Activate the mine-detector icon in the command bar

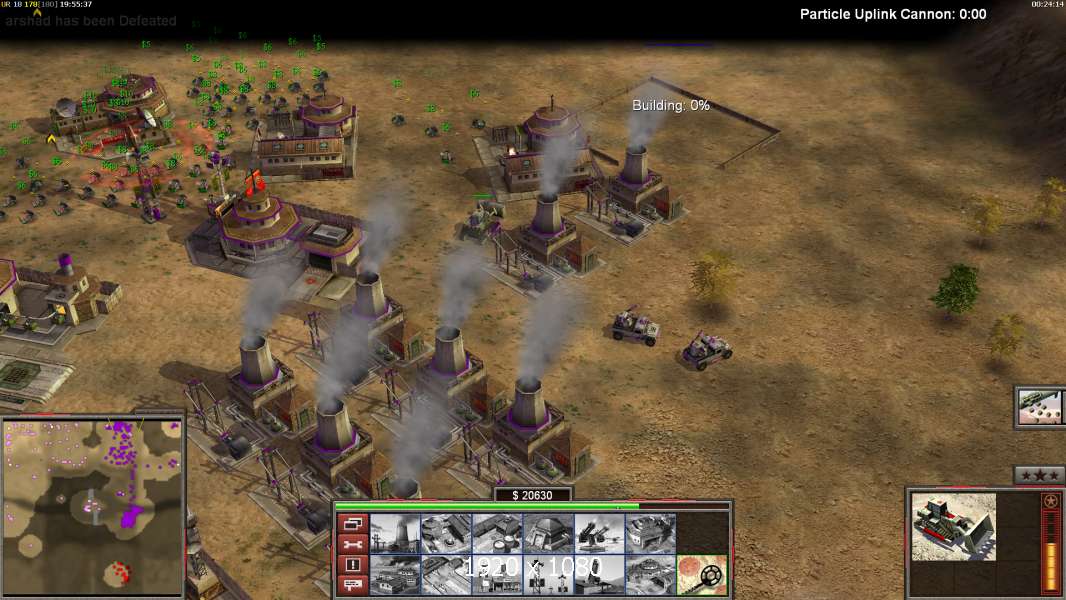click(x=703, y=575)
